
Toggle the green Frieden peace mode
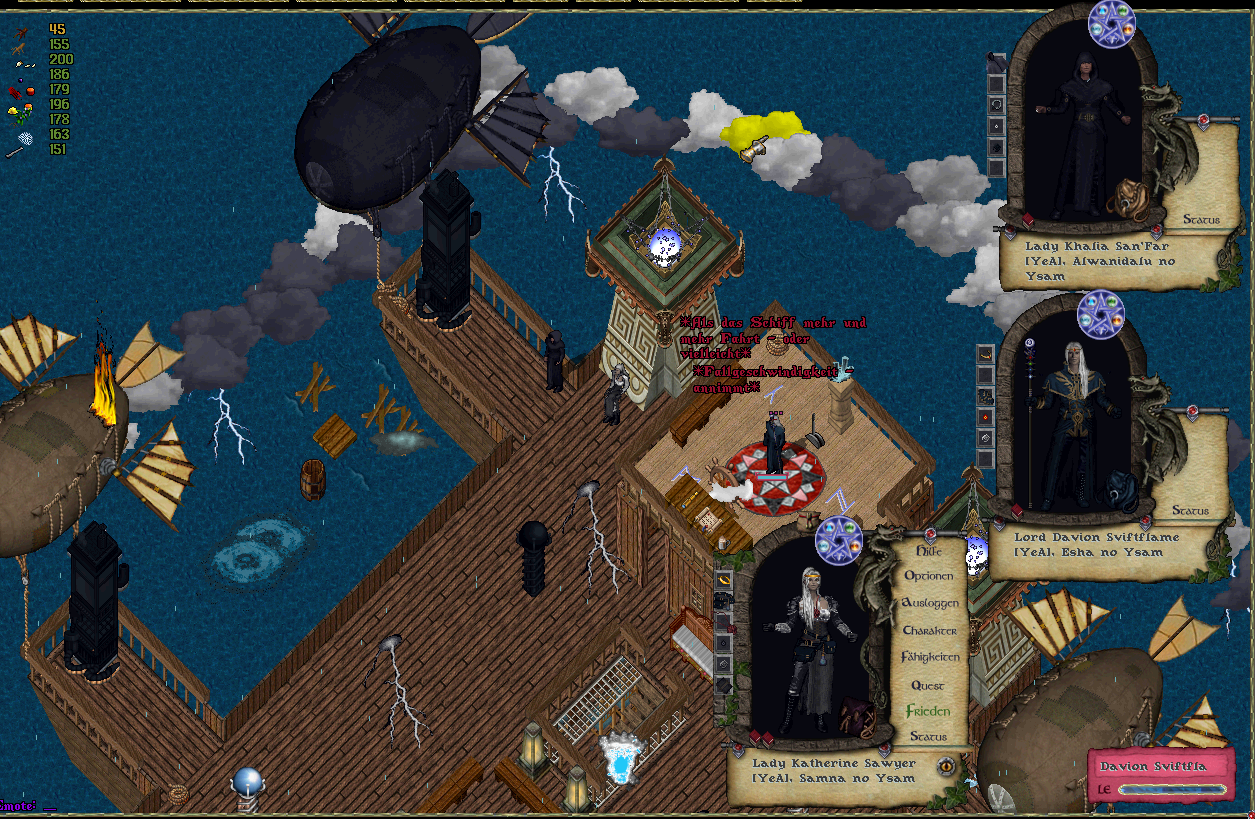(928, 711)
